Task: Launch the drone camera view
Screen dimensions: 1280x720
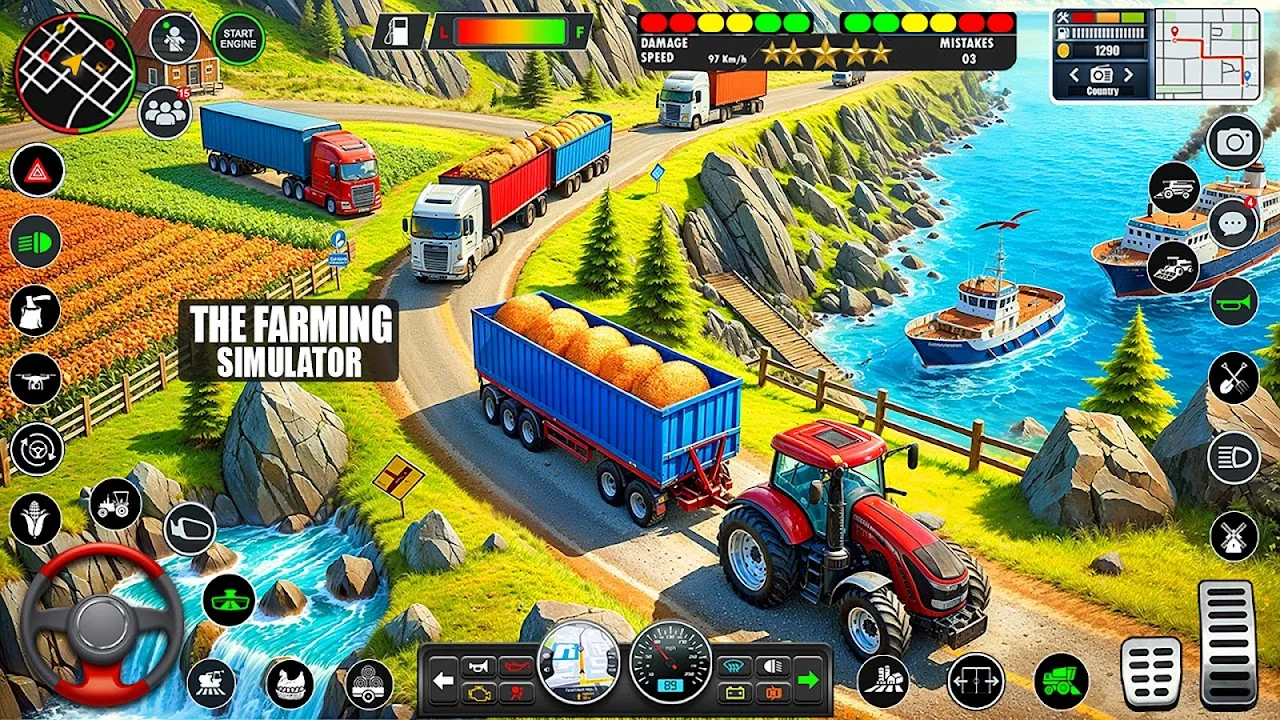Action: (x=36, y=380)
